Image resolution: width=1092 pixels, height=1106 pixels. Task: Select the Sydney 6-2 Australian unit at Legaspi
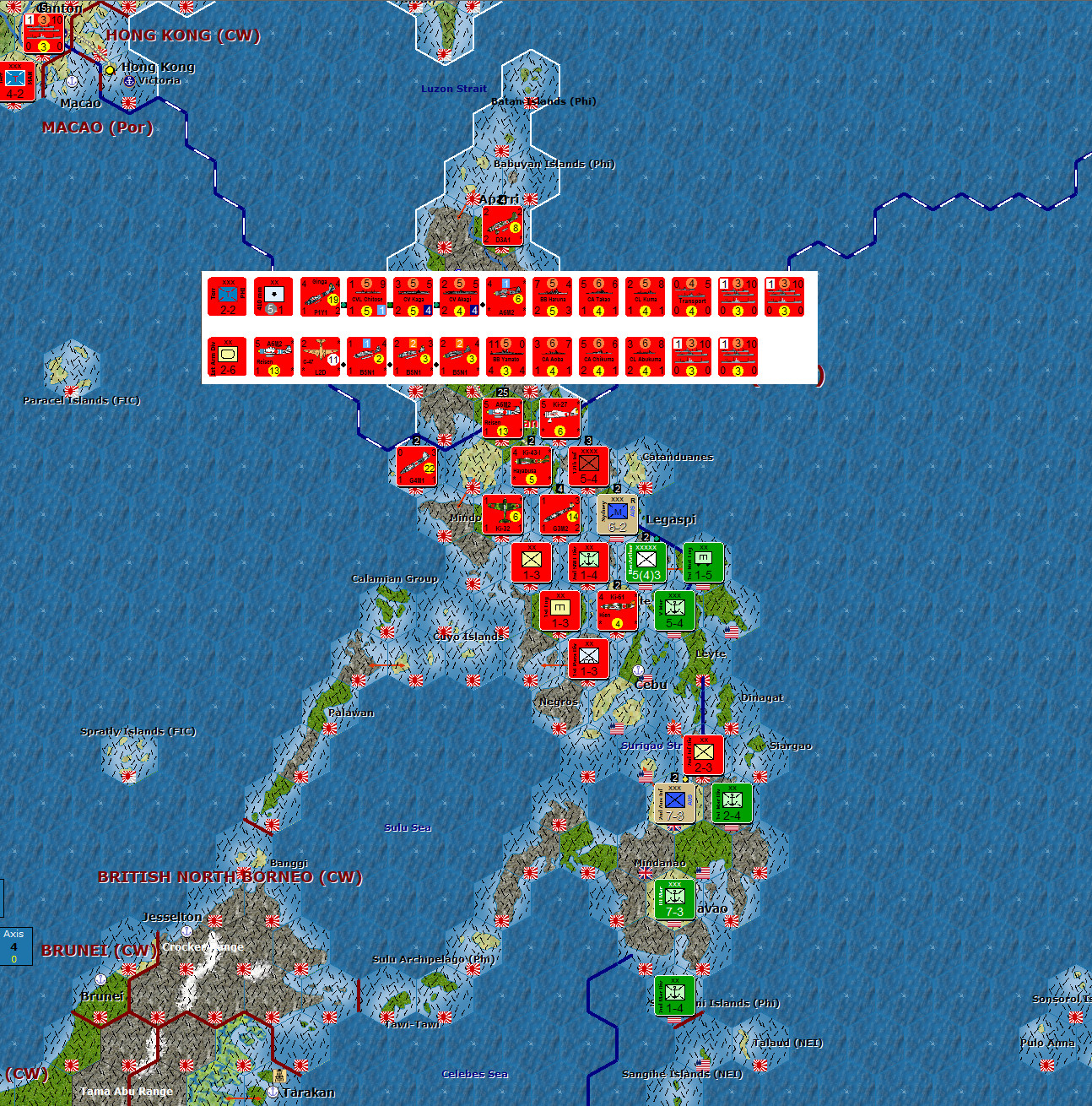coord(617,515)
